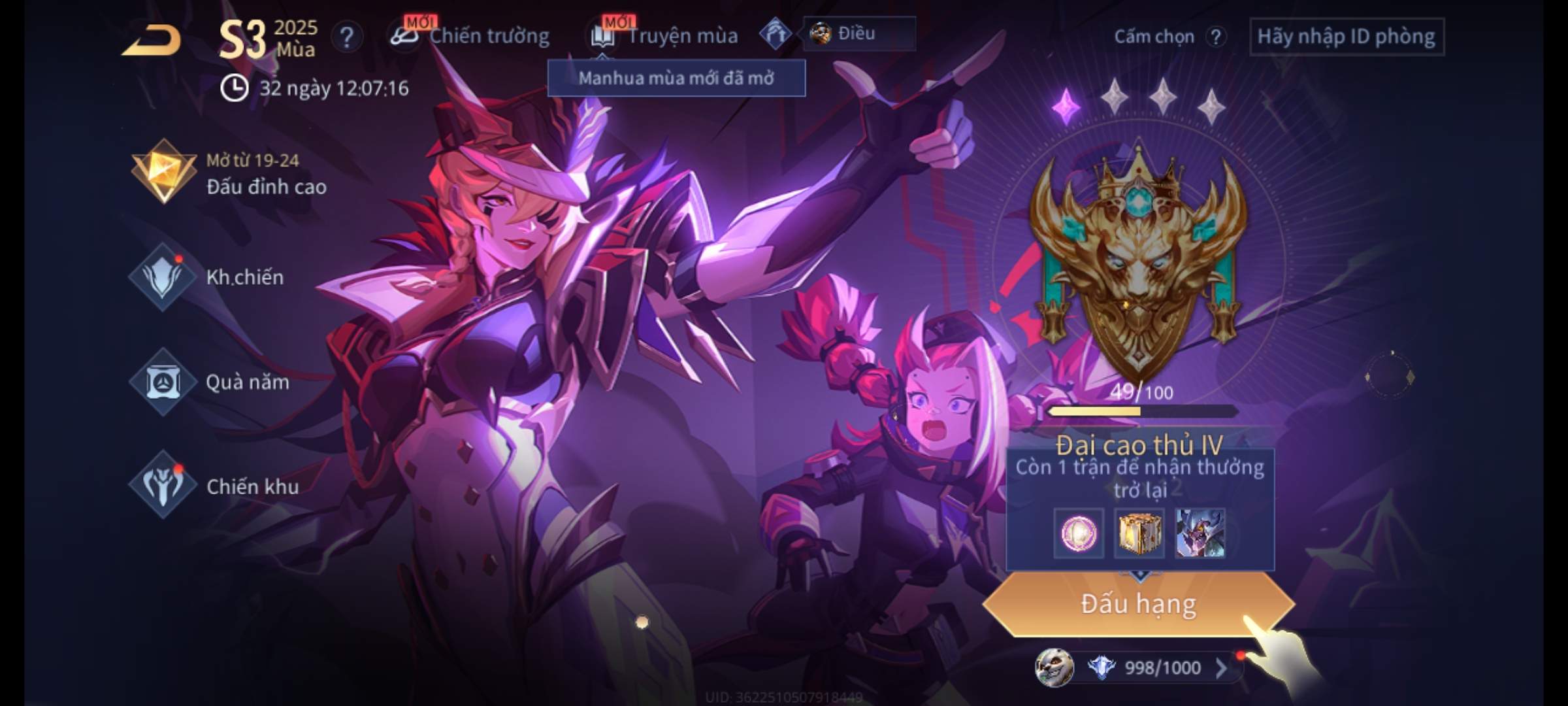Open the season help question mark
1568x706 pixels.
click(346, 37)
